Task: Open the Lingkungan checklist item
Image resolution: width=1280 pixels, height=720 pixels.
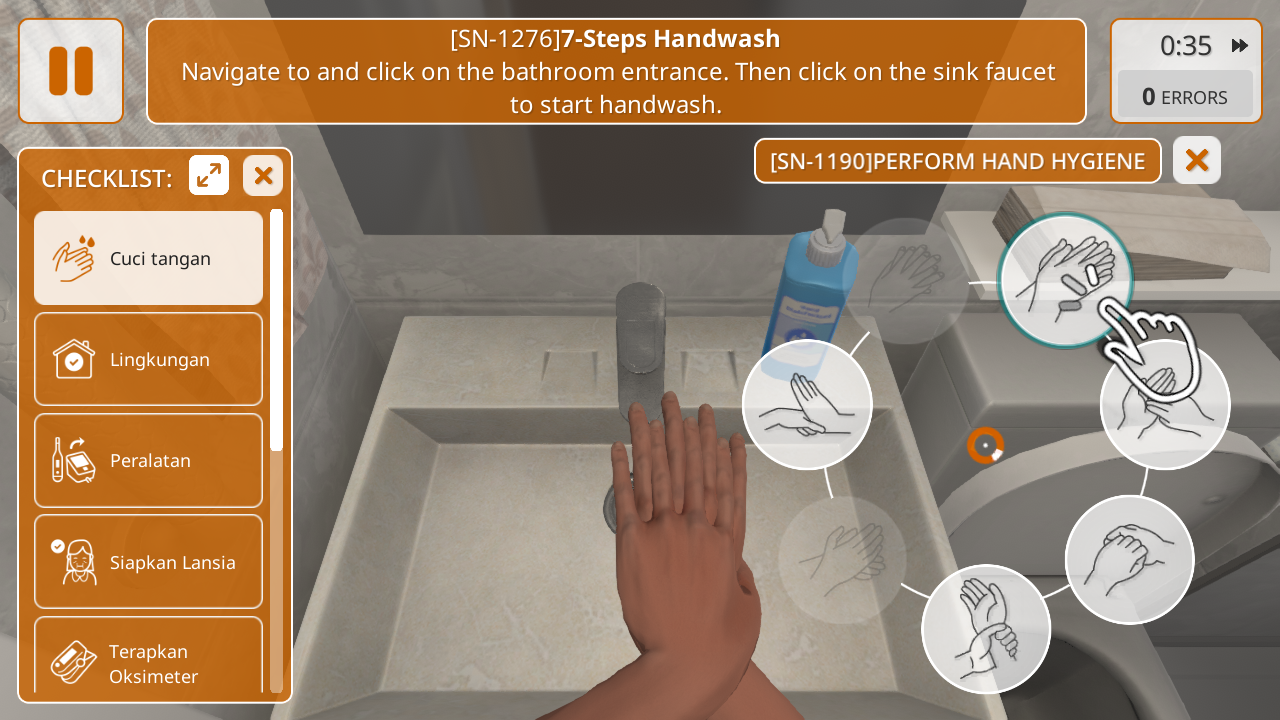Action: (148, 359)
